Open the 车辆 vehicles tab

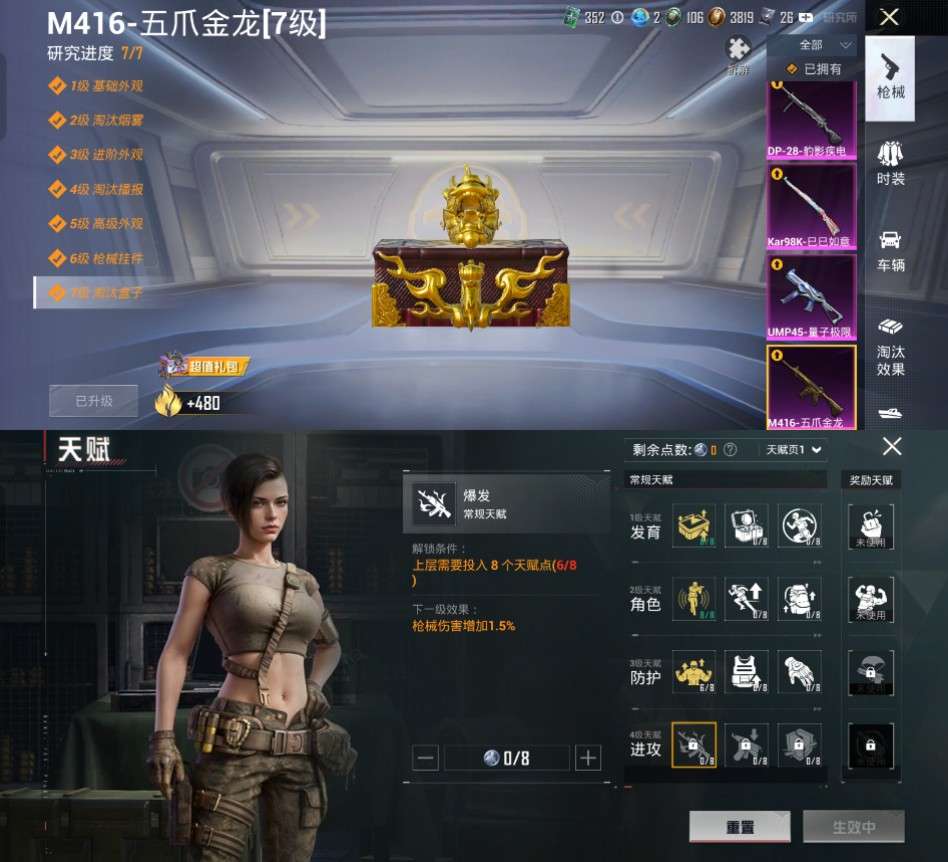point(890,251)
